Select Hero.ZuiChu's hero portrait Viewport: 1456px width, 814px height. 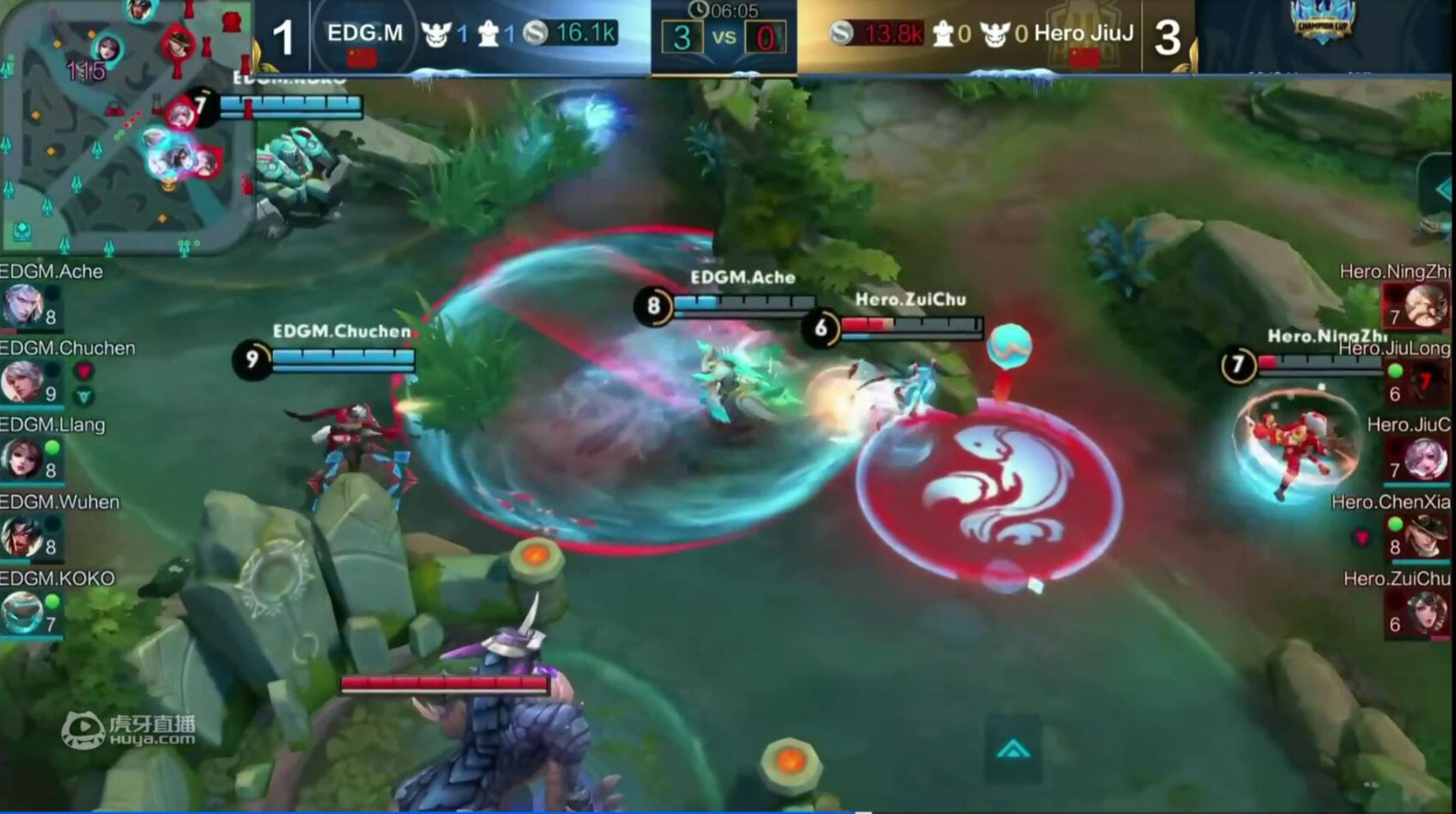1425,612
